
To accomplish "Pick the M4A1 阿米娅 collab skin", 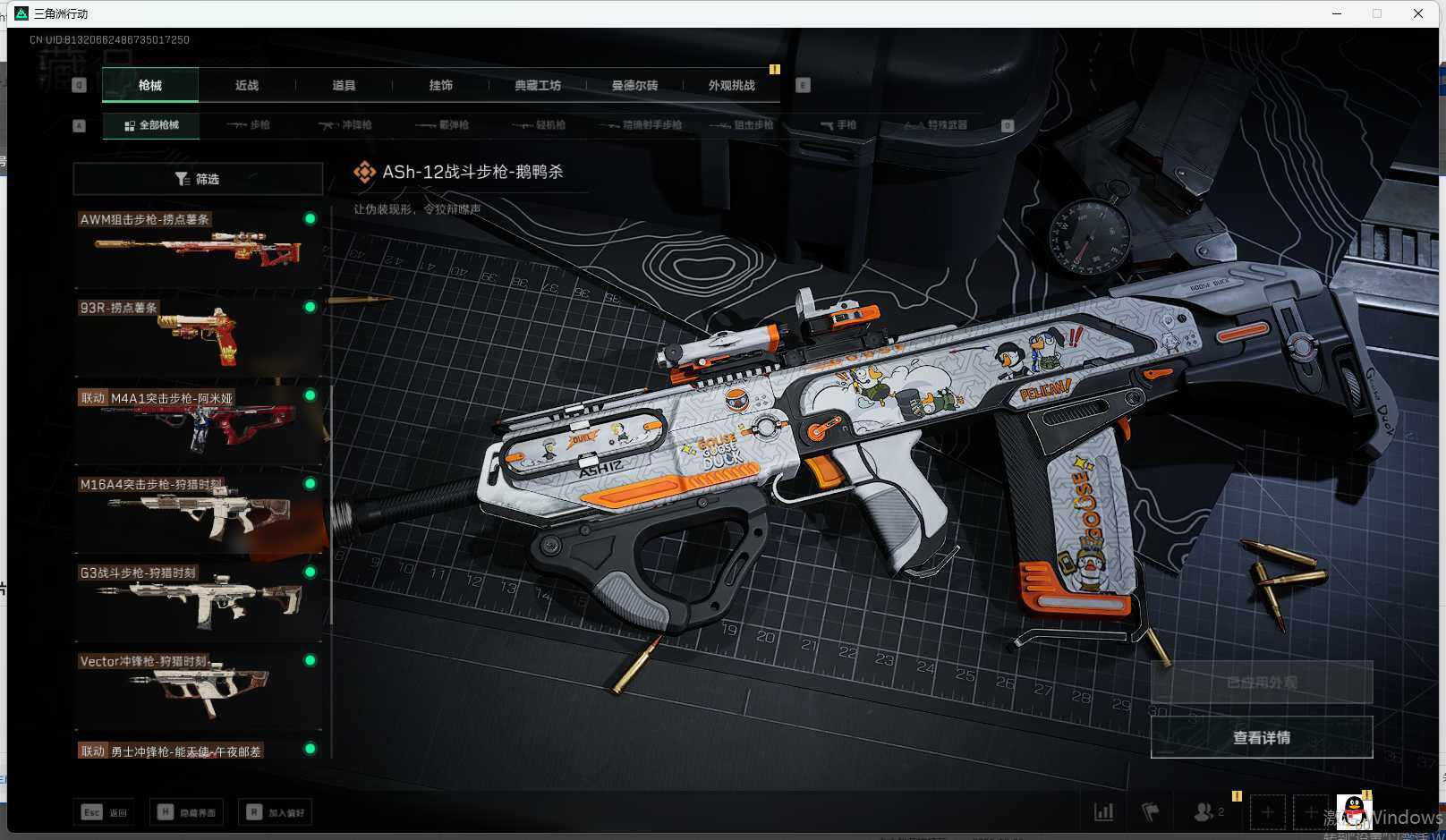I will 198,424.
